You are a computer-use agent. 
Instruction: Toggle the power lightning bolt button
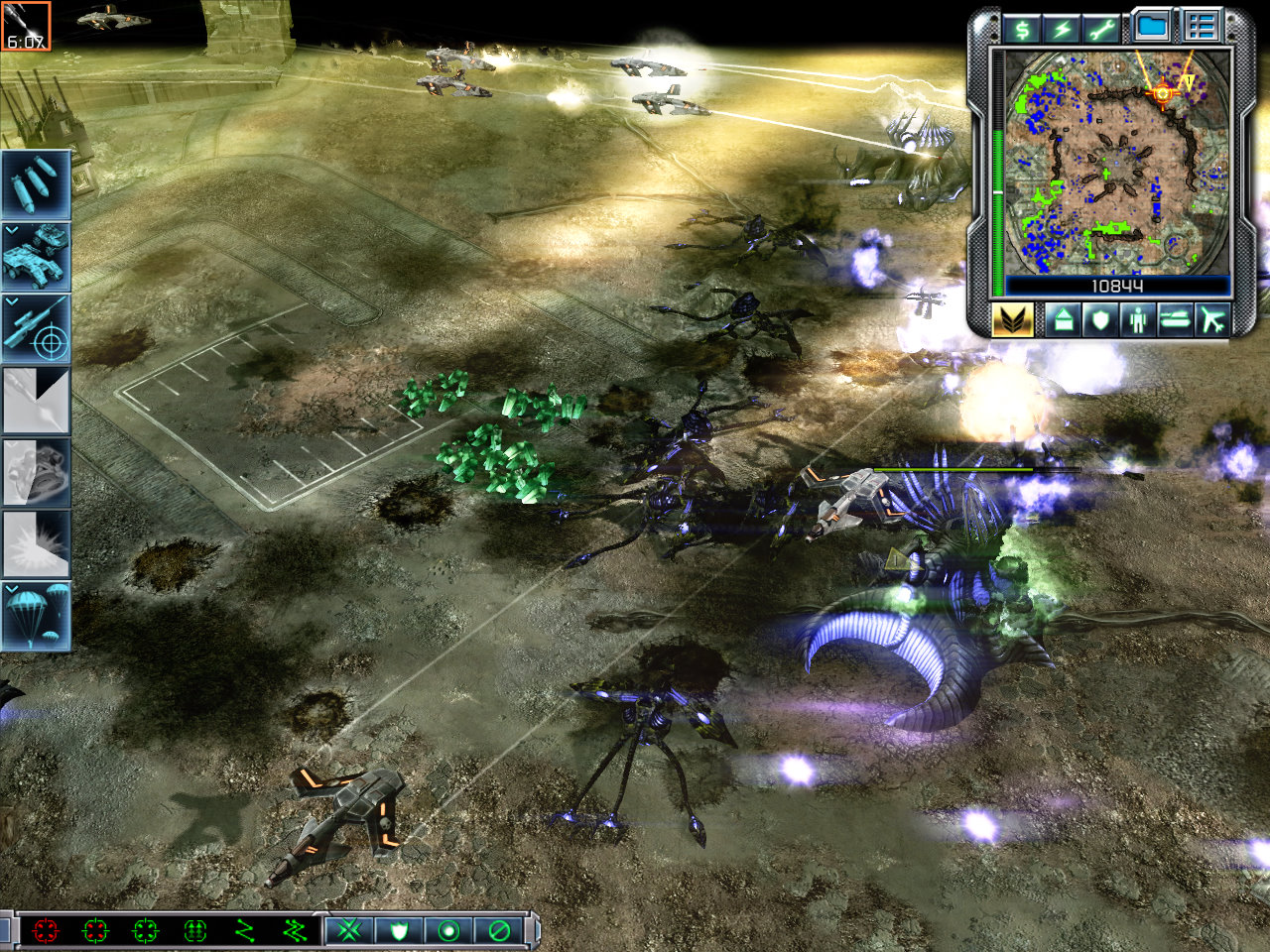pos(1063,29)
